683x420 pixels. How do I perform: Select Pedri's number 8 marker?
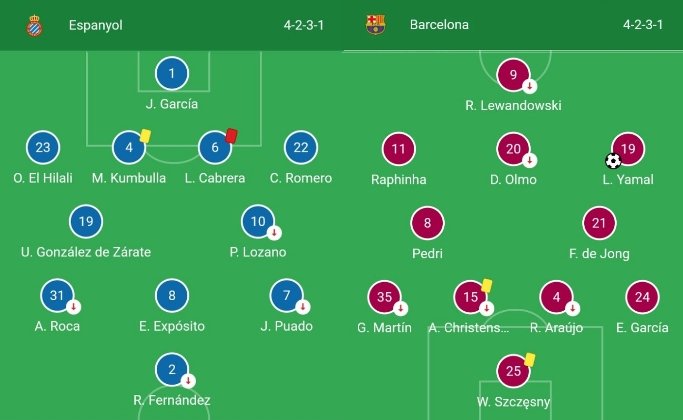[427, 224]
